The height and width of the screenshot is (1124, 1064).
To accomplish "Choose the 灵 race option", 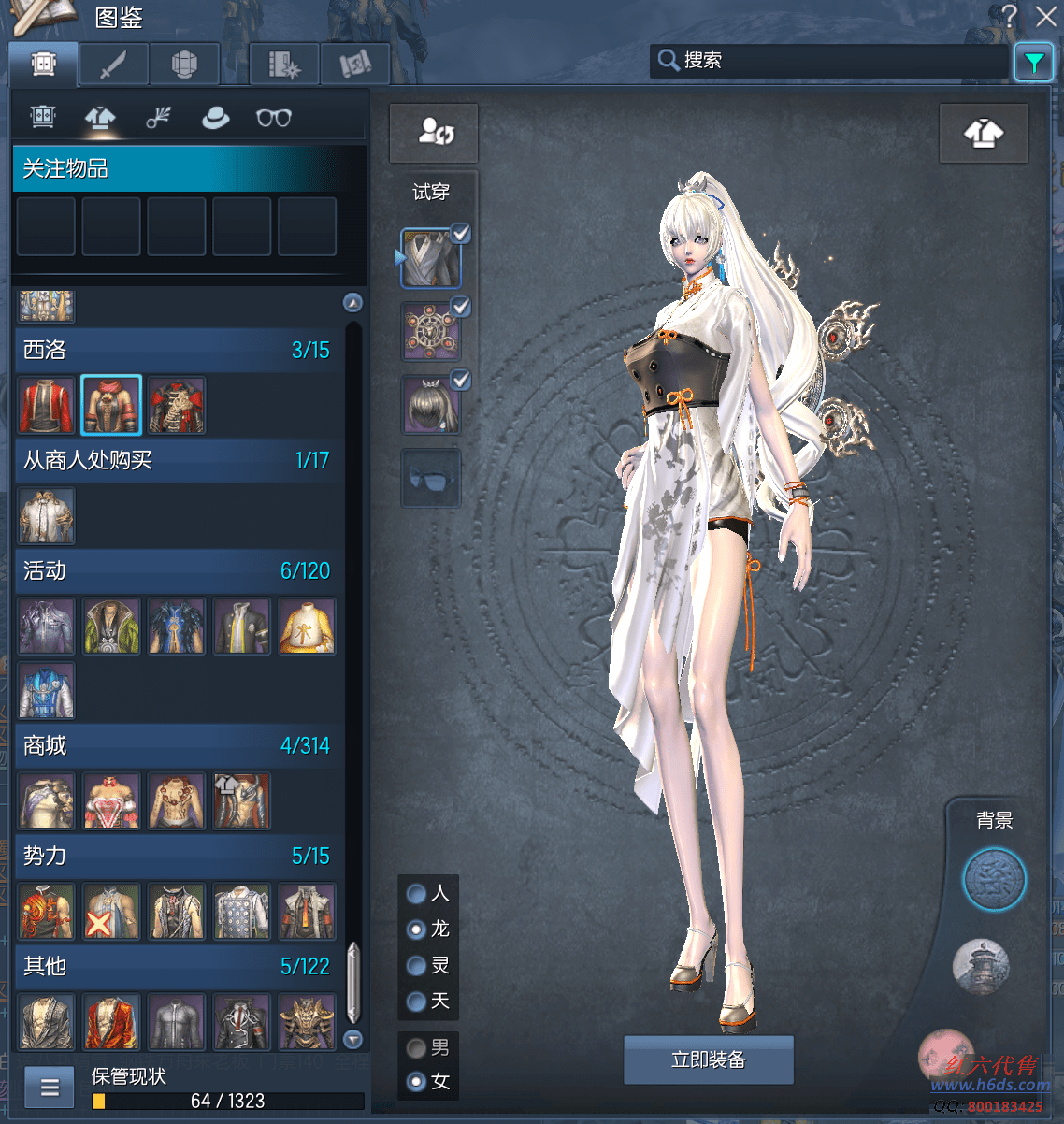I will pyautogui.click(x=417, y=965).
